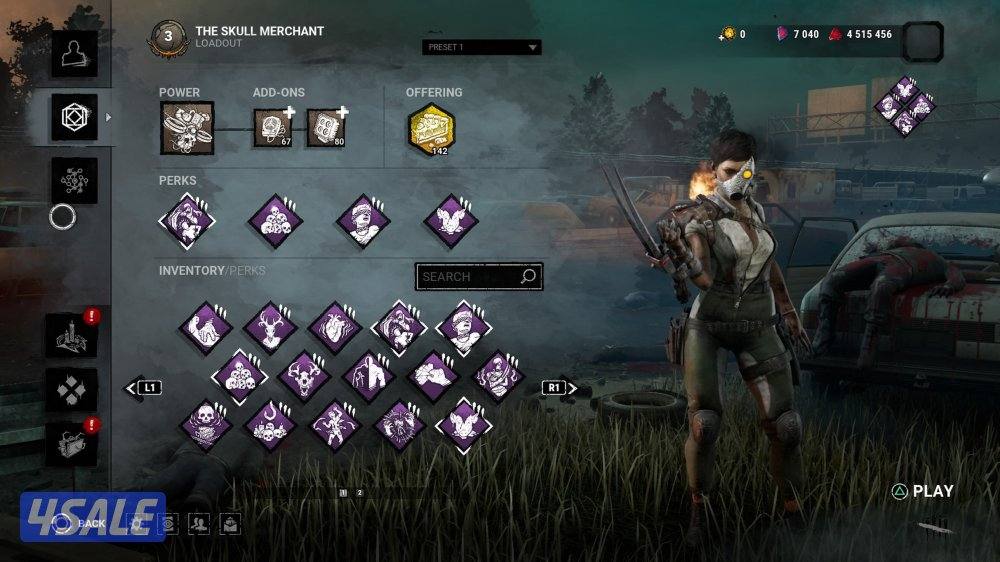Select the Skull Merchant power slot
Viewport: 1000px width, 562px height.
pyautogui.click(x=187, y=129)
